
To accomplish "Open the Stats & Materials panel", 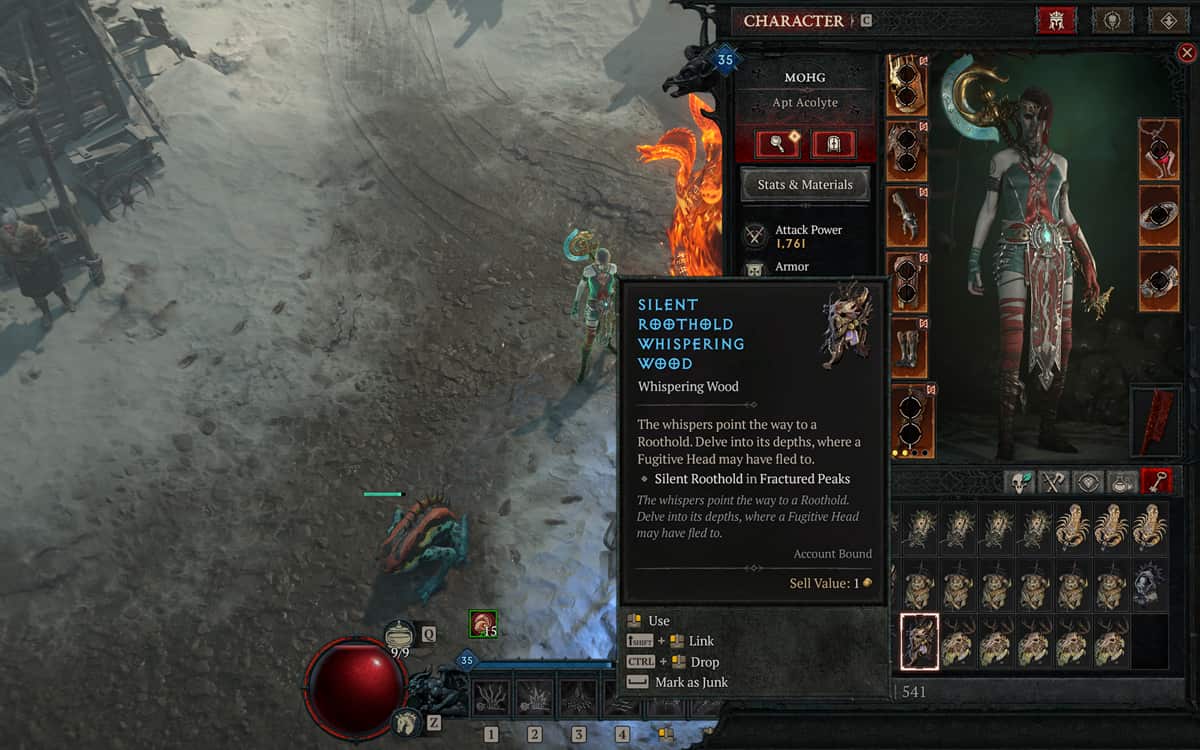I will (805, 185).
